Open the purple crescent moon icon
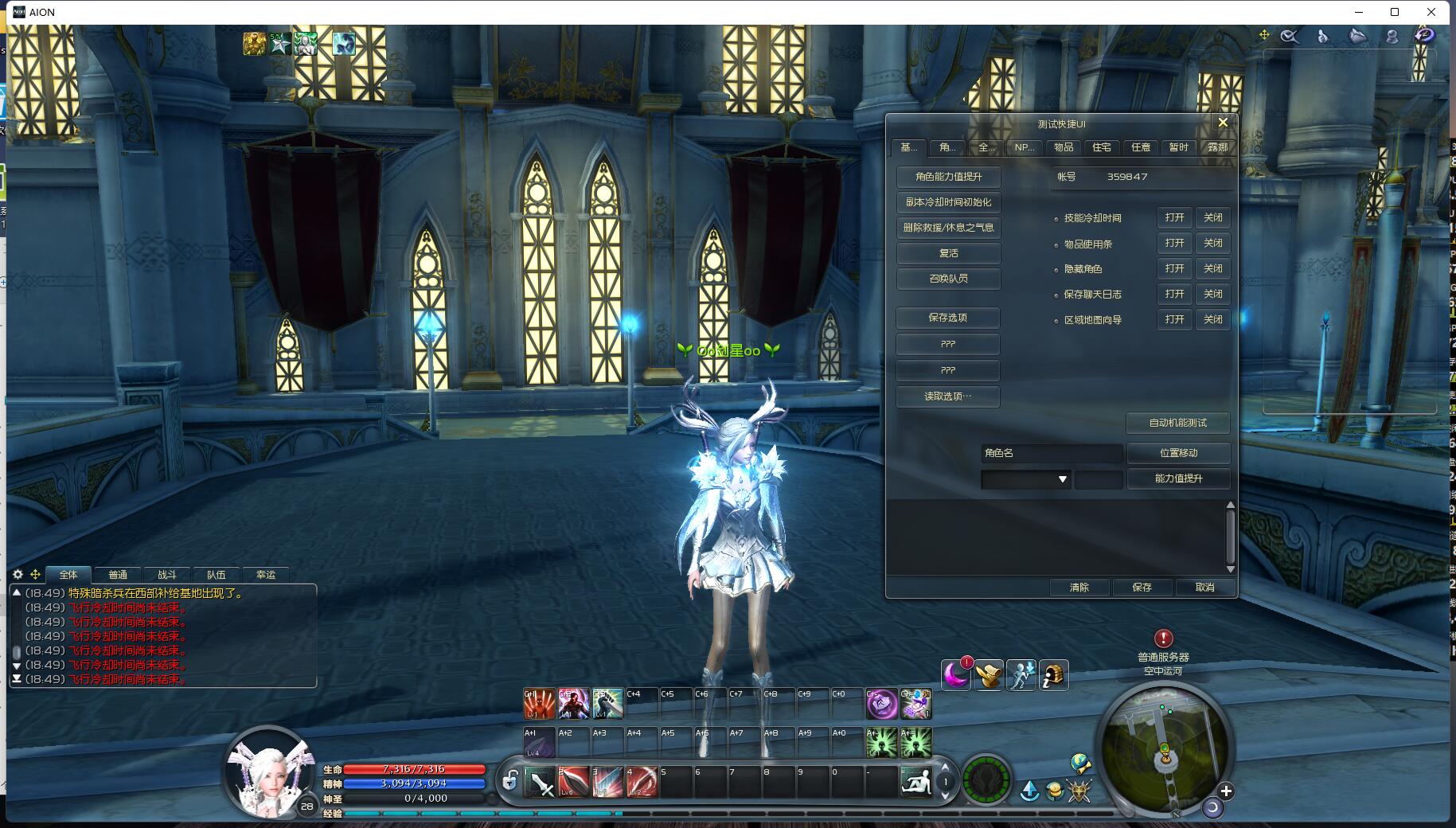This screenshot has width=1456, height=828. click(955, 676)
